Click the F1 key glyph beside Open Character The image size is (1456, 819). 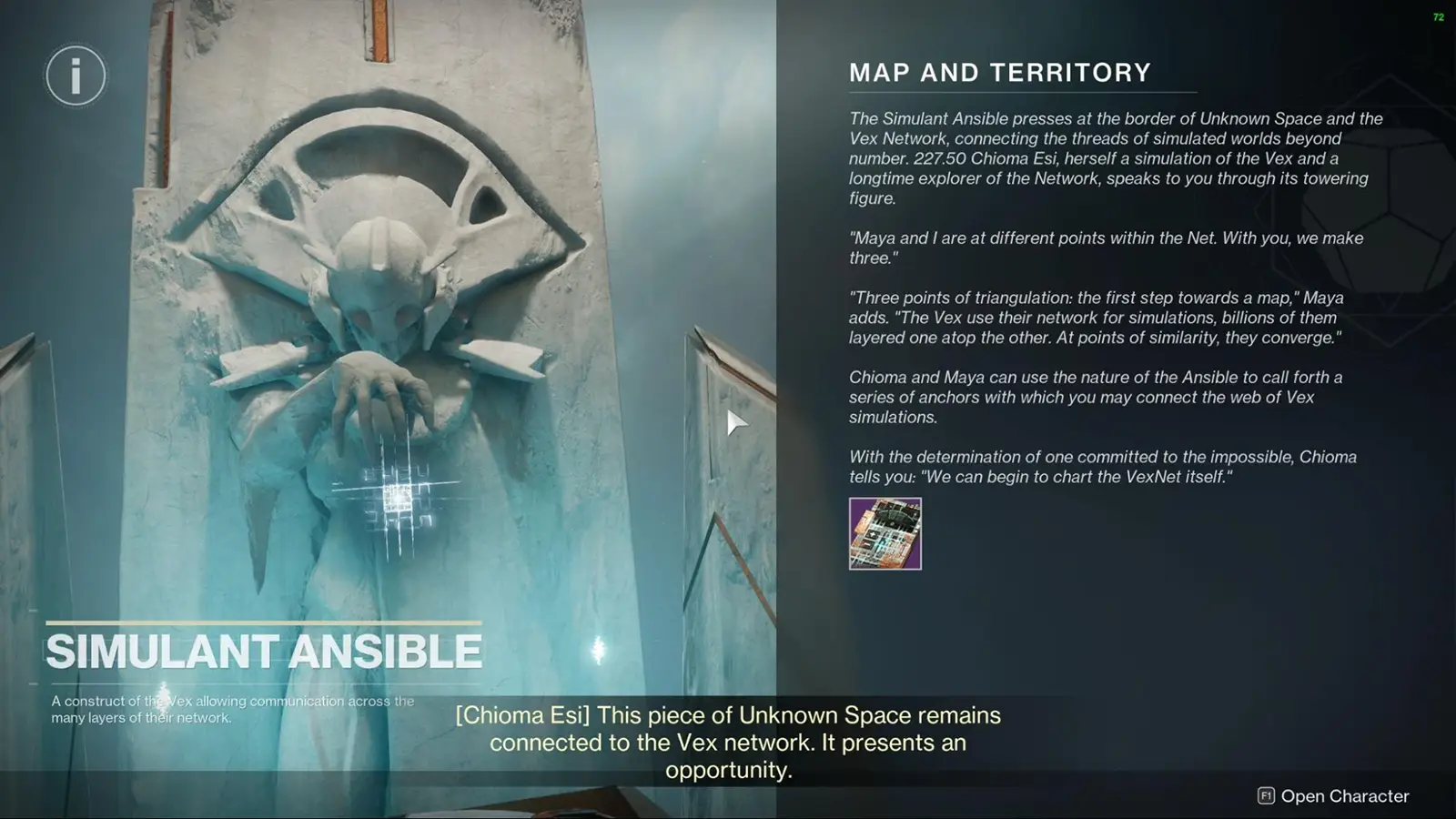[1267, 795]
